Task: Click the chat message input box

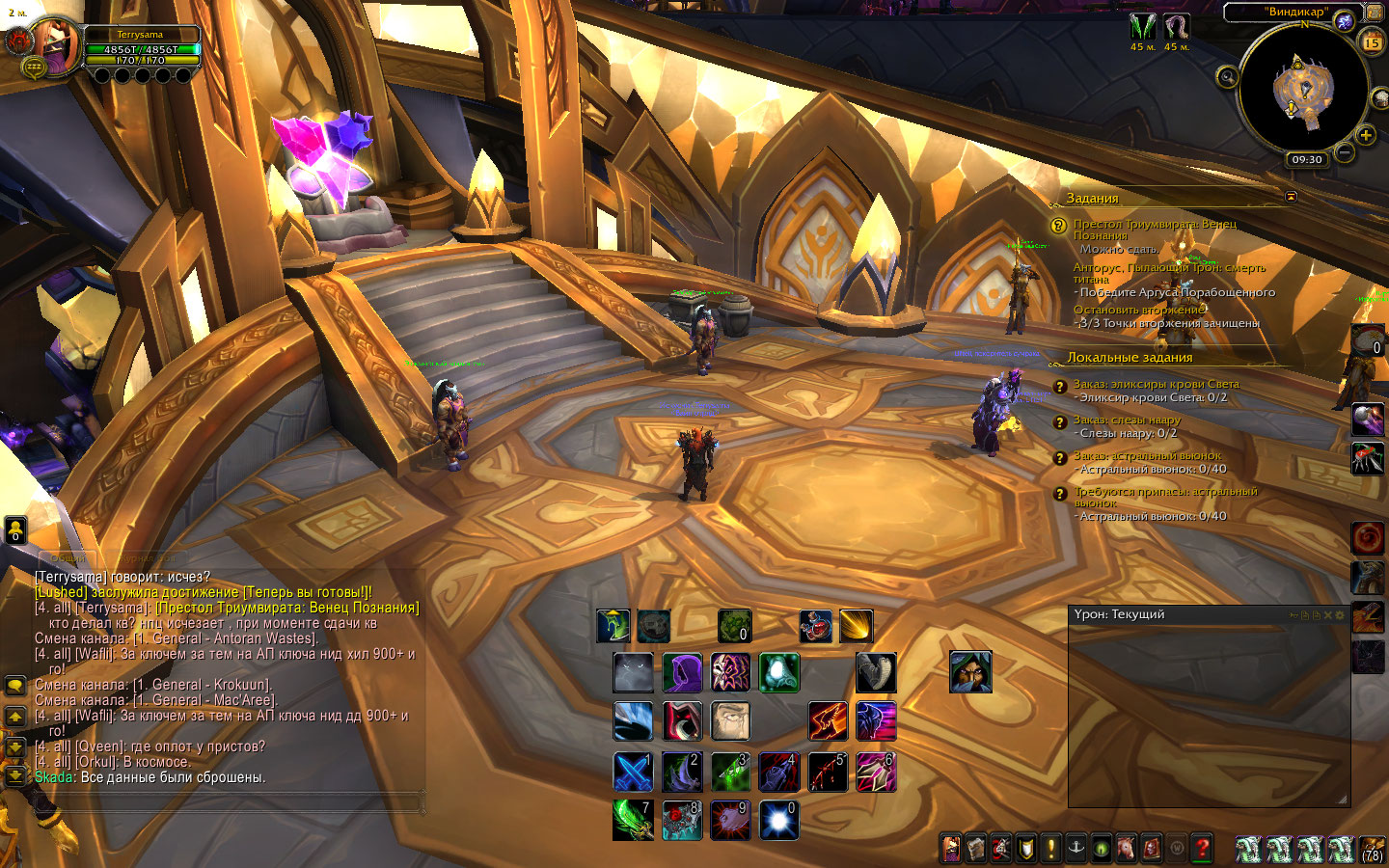Action: [x=230, y=800]
